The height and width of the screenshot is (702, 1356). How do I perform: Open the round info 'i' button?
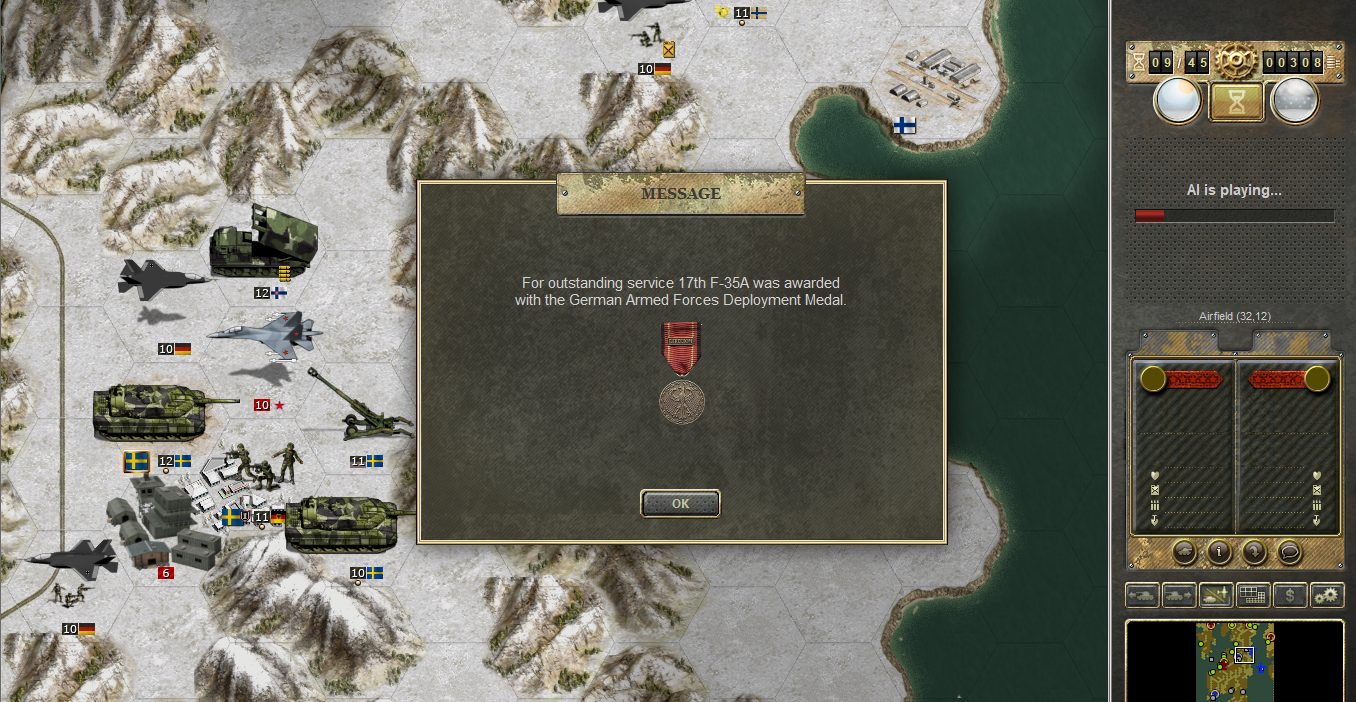[1219, 550]
